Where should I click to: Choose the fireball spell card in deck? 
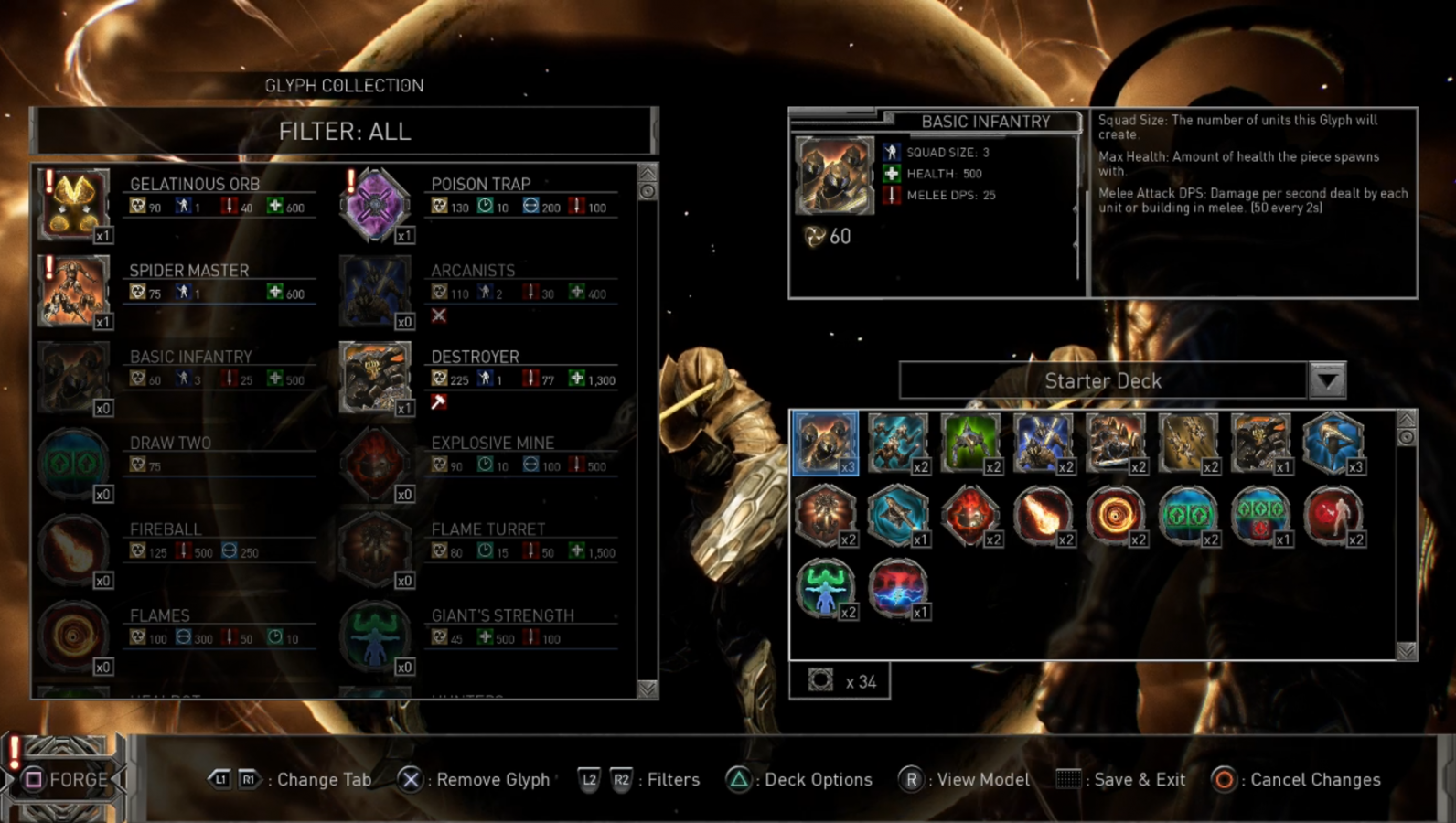point(1042,516)
